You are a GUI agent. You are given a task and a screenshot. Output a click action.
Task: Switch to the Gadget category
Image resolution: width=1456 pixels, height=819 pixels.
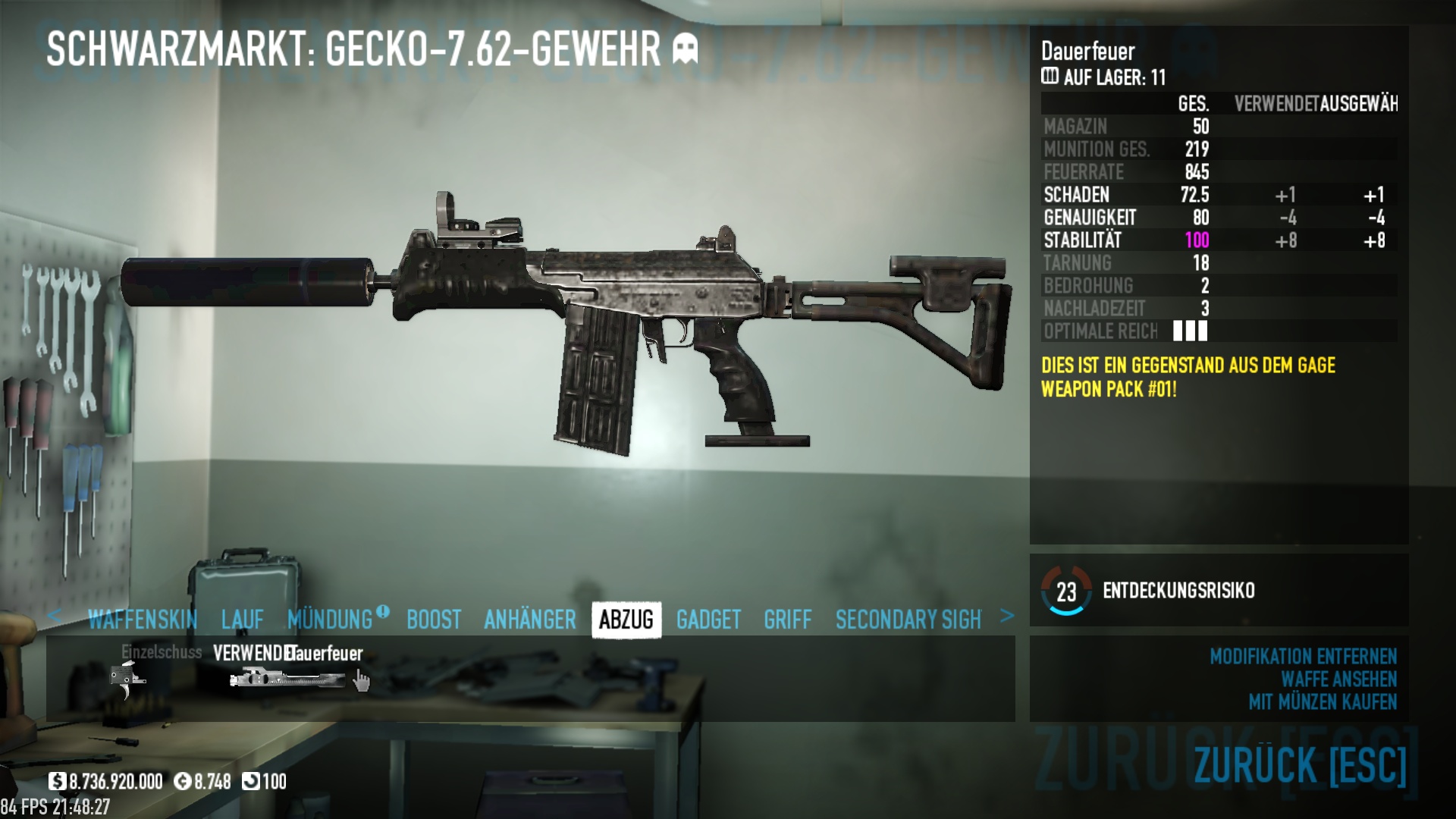708,620
